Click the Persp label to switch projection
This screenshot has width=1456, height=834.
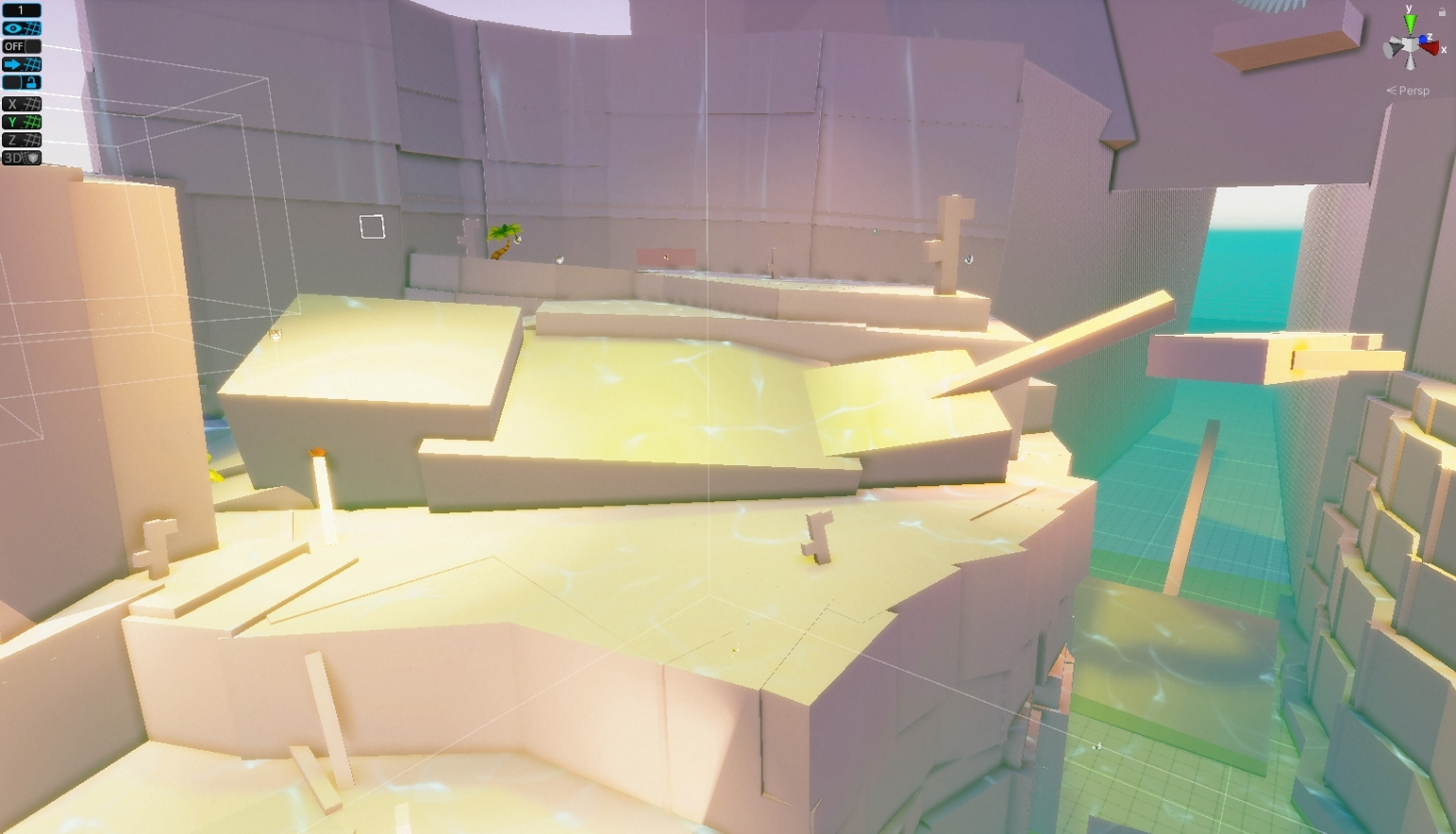1413,91
